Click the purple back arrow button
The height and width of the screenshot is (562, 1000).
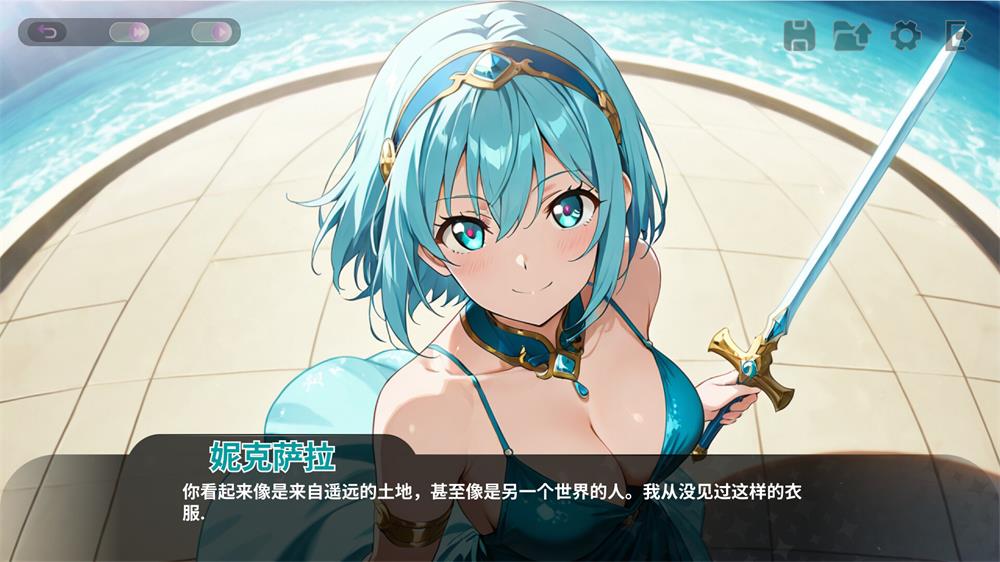click(x=47, y=32)
